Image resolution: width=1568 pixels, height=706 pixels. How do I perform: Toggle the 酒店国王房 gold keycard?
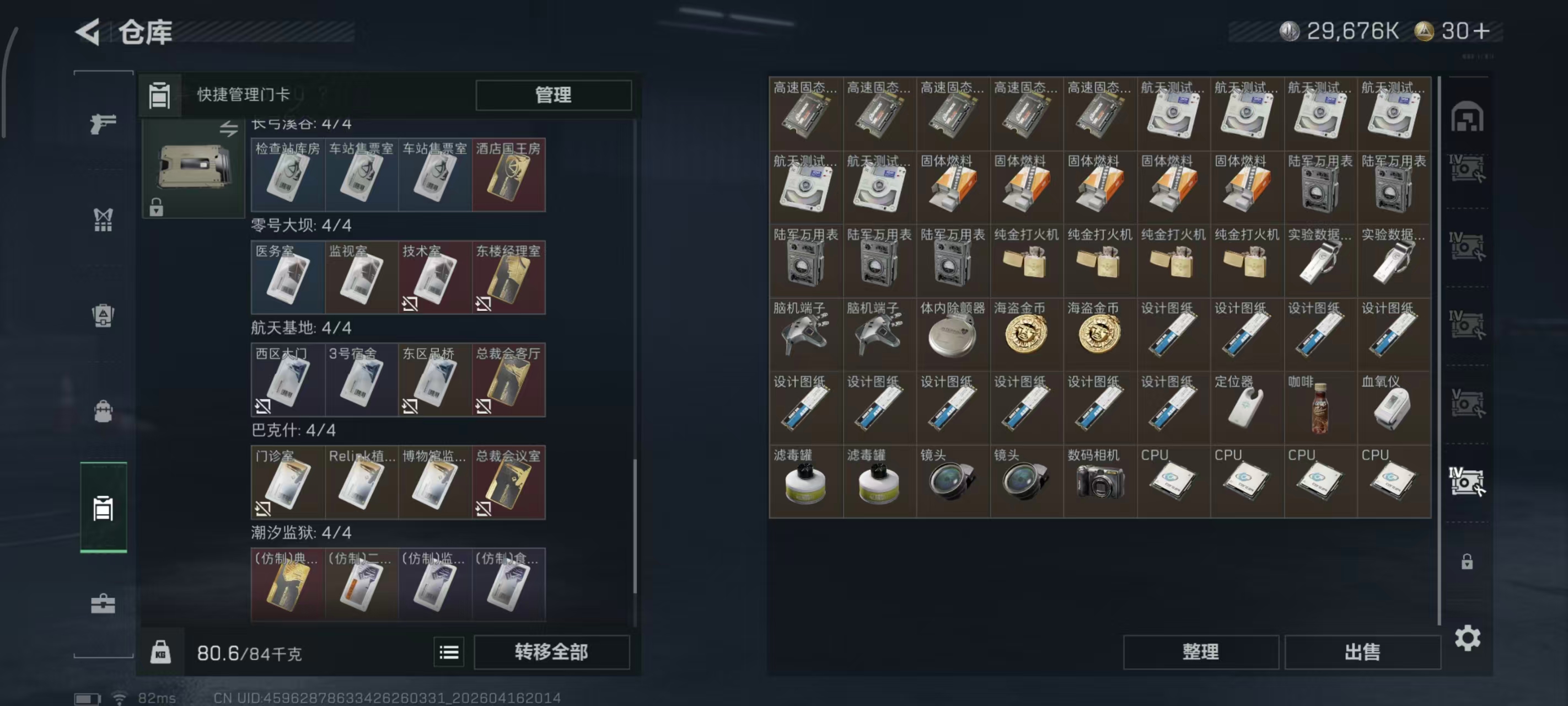pos(508,175)
